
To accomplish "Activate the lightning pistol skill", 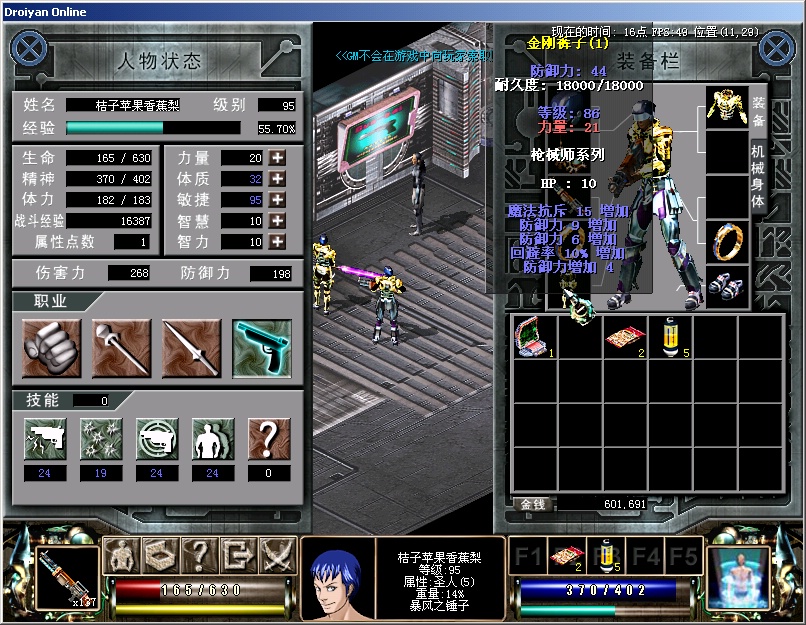I will click(44, 439).
